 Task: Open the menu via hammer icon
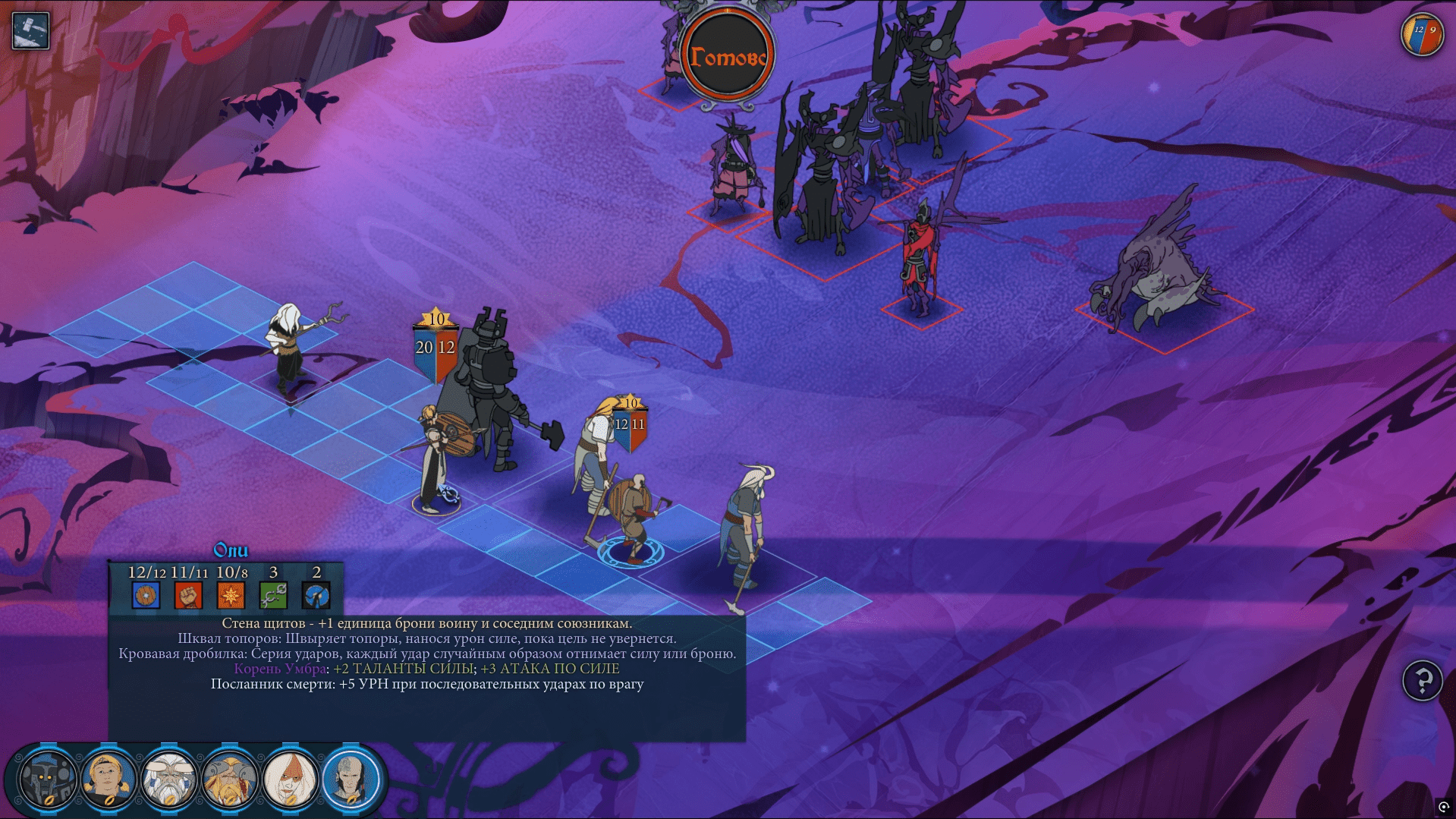31,31
